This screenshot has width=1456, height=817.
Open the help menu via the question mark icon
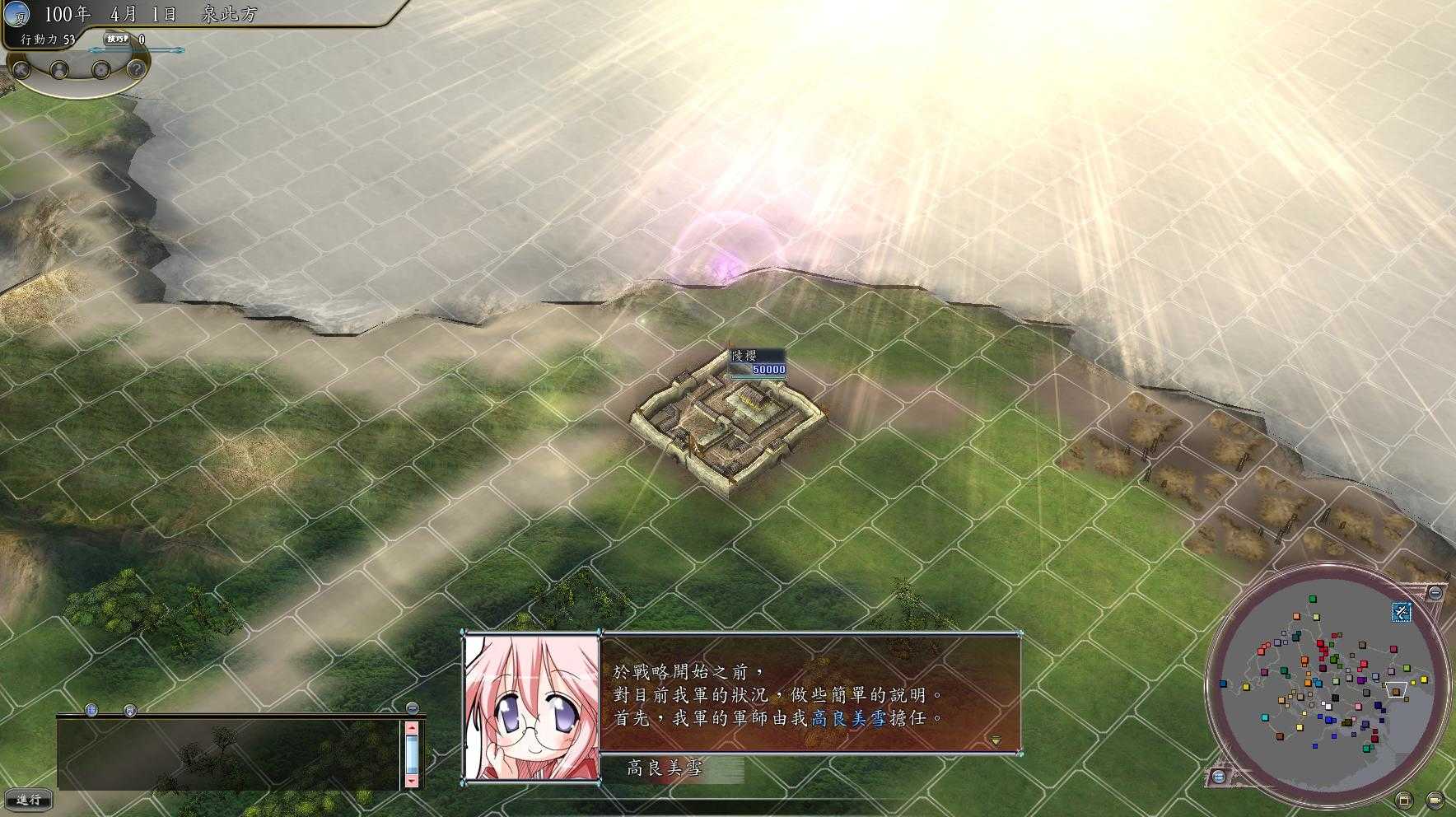point(136,70)
